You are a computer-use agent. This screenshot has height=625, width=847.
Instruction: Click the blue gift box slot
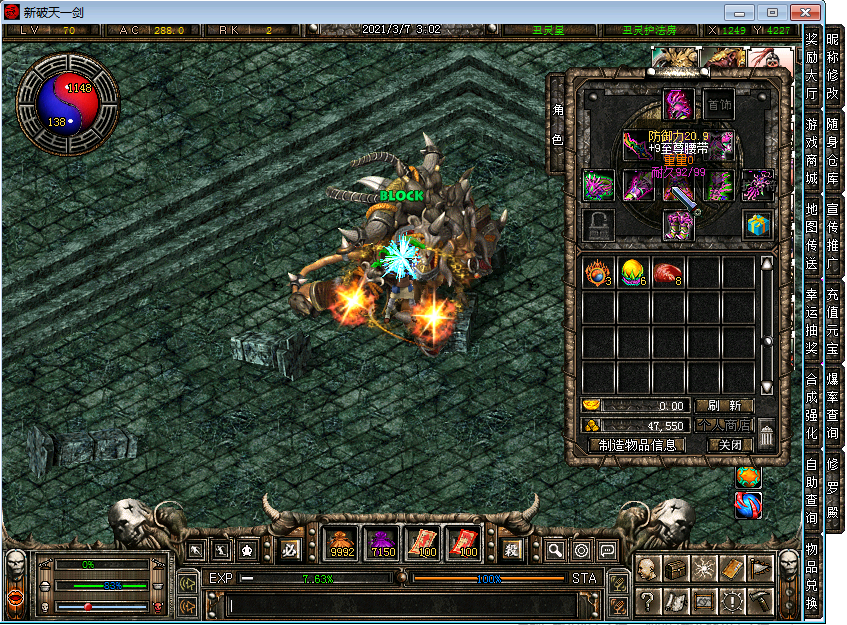(x=757, y=224)
